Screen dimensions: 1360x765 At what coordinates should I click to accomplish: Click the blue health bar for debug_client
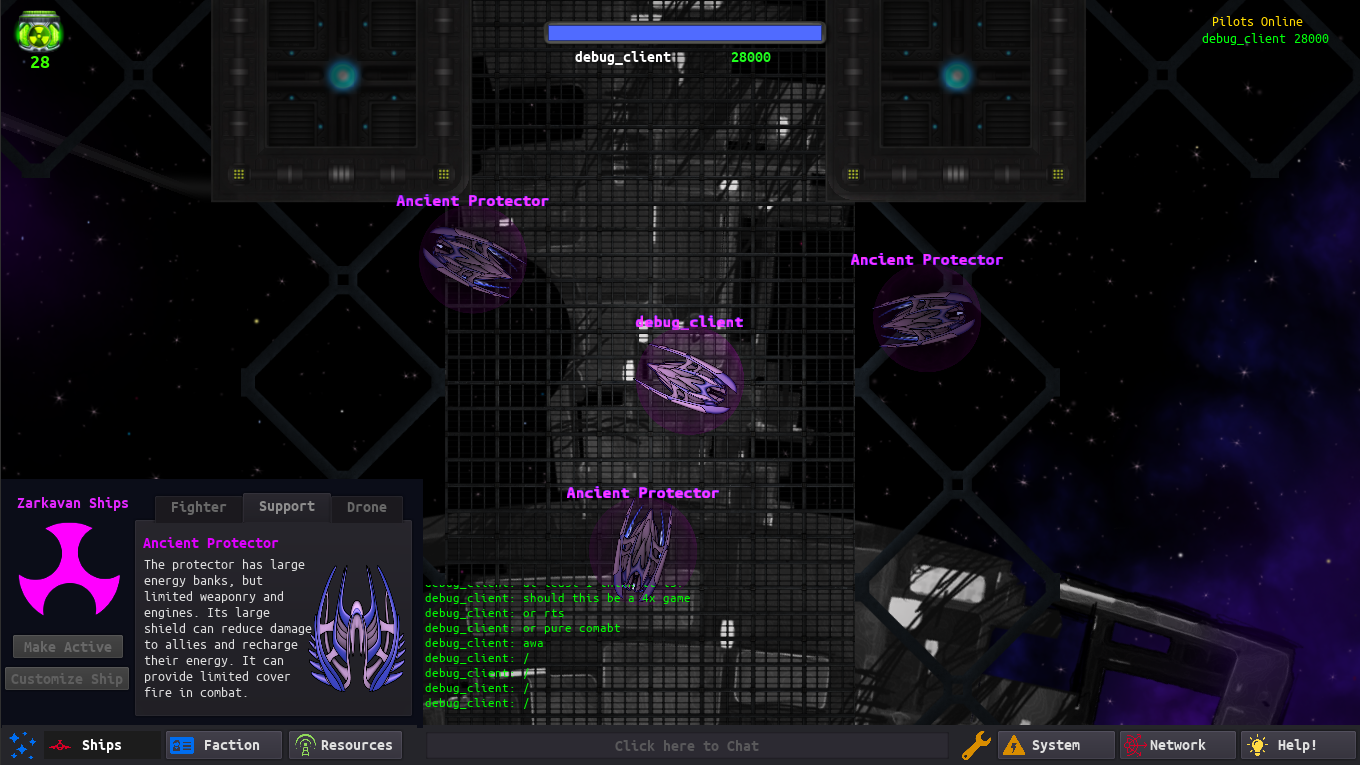point(684,31)
